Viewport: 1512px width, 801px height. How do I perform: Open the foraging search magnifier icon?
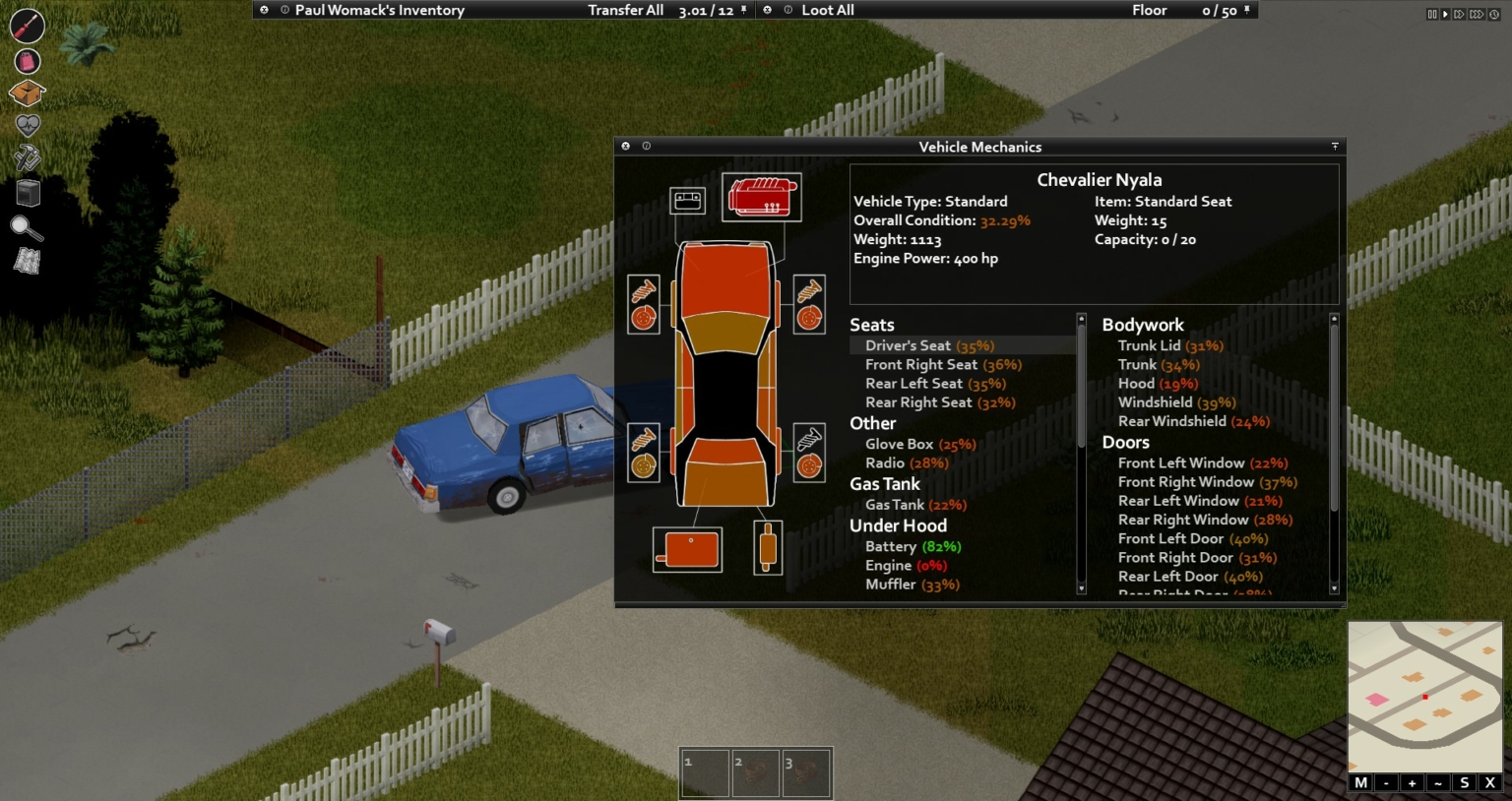[27, 228]
